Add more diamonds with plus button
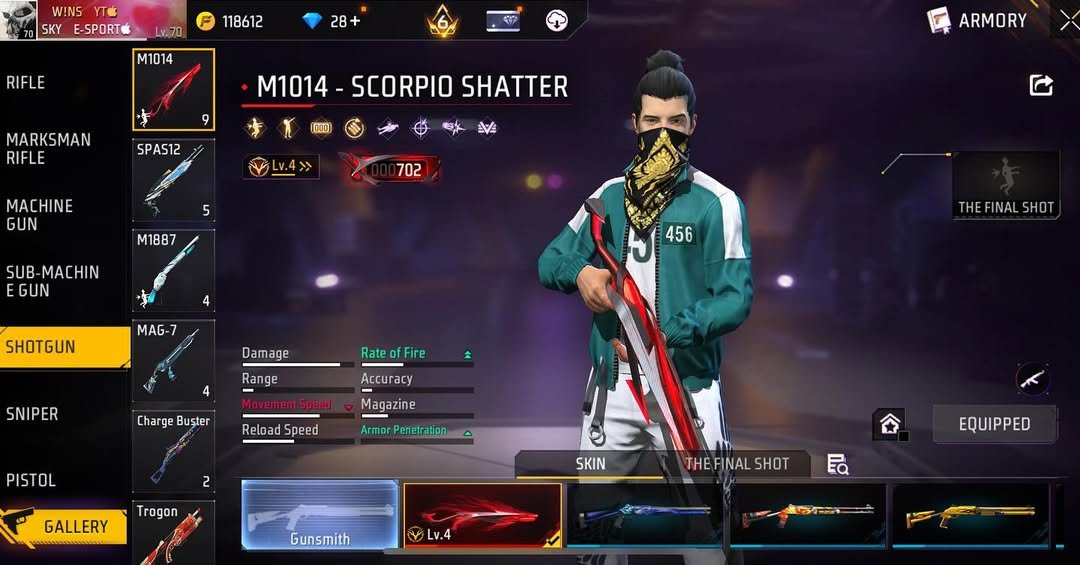Screen dimensions: 1080x565 coord(355,21)
